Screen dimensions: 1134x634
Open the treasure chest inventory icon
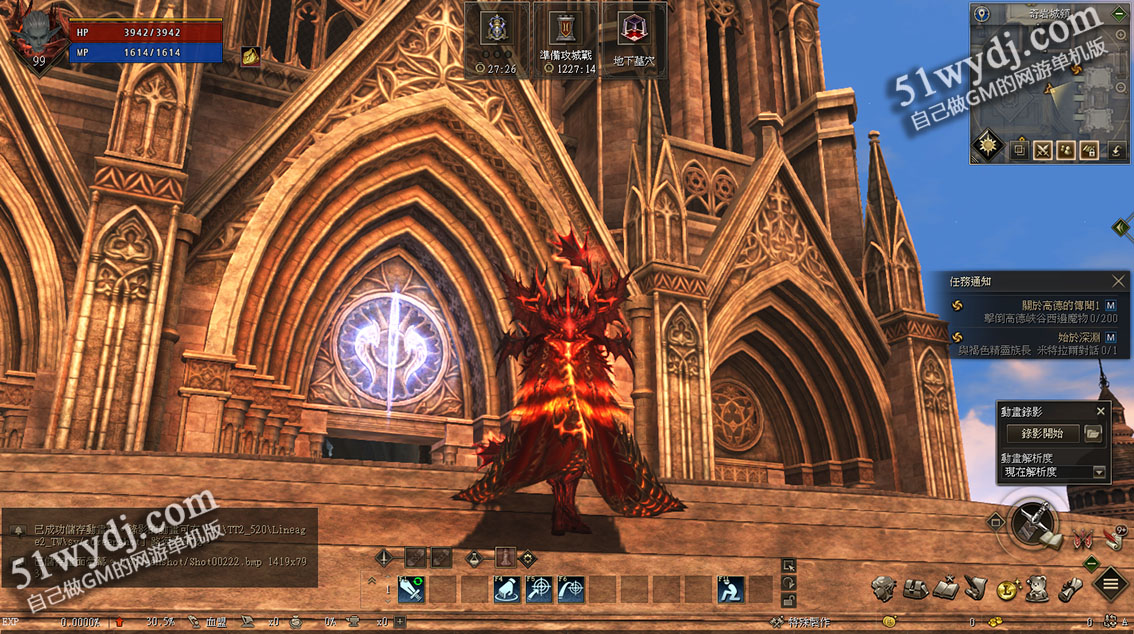(x=915, y=588)
